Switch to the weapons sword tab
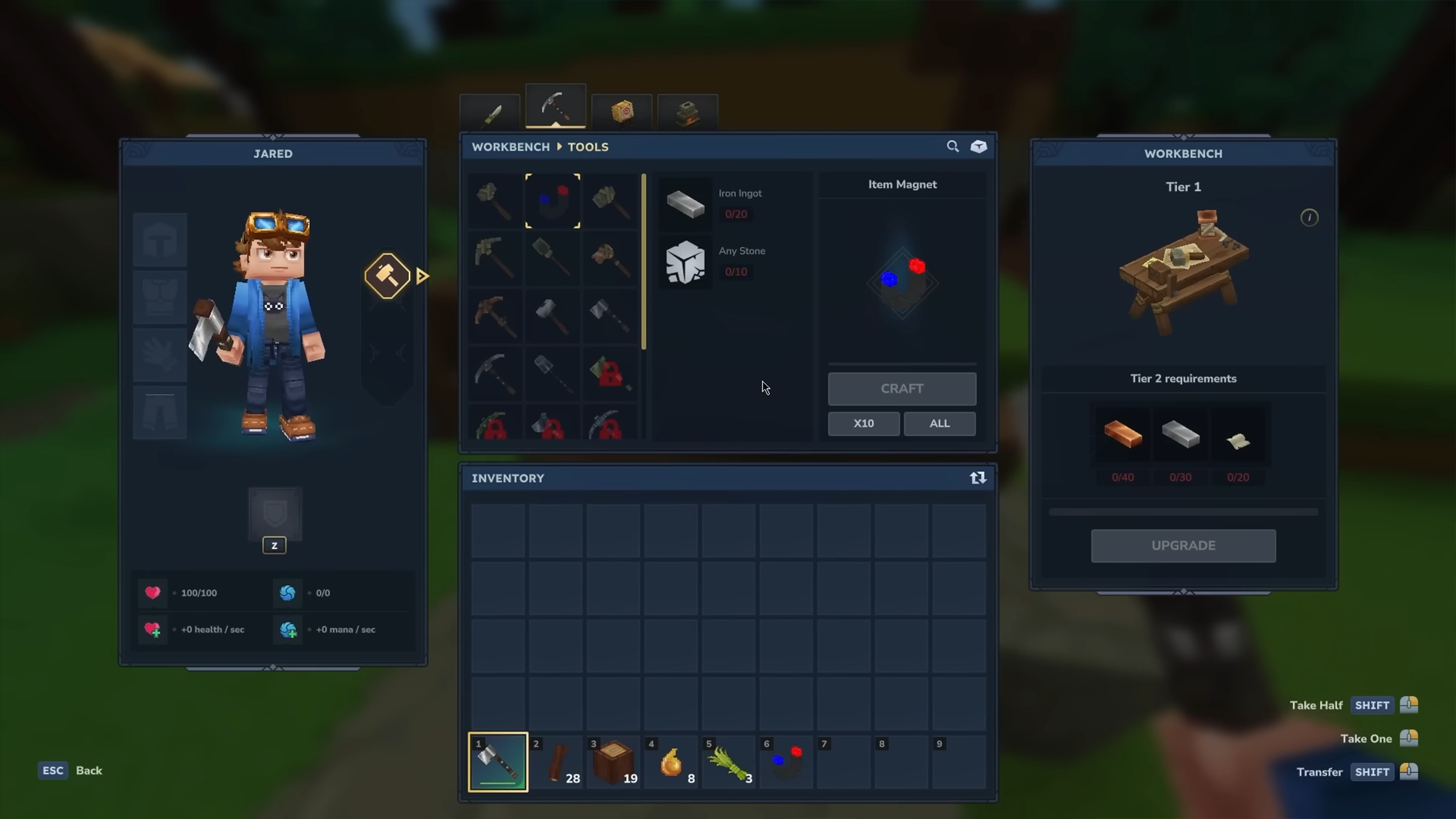Screen dimensions: 1456x819 pyautogui.click(x=491, y=113)
